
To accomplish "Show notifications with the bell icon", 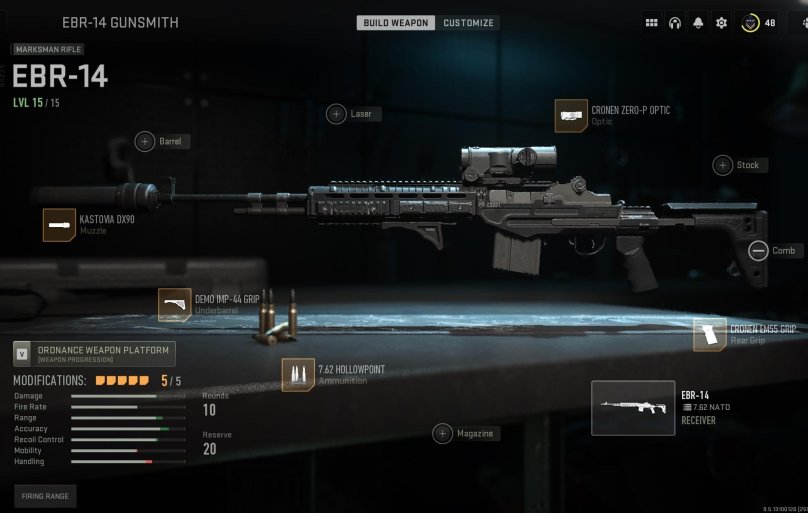I will click(697, 23).
